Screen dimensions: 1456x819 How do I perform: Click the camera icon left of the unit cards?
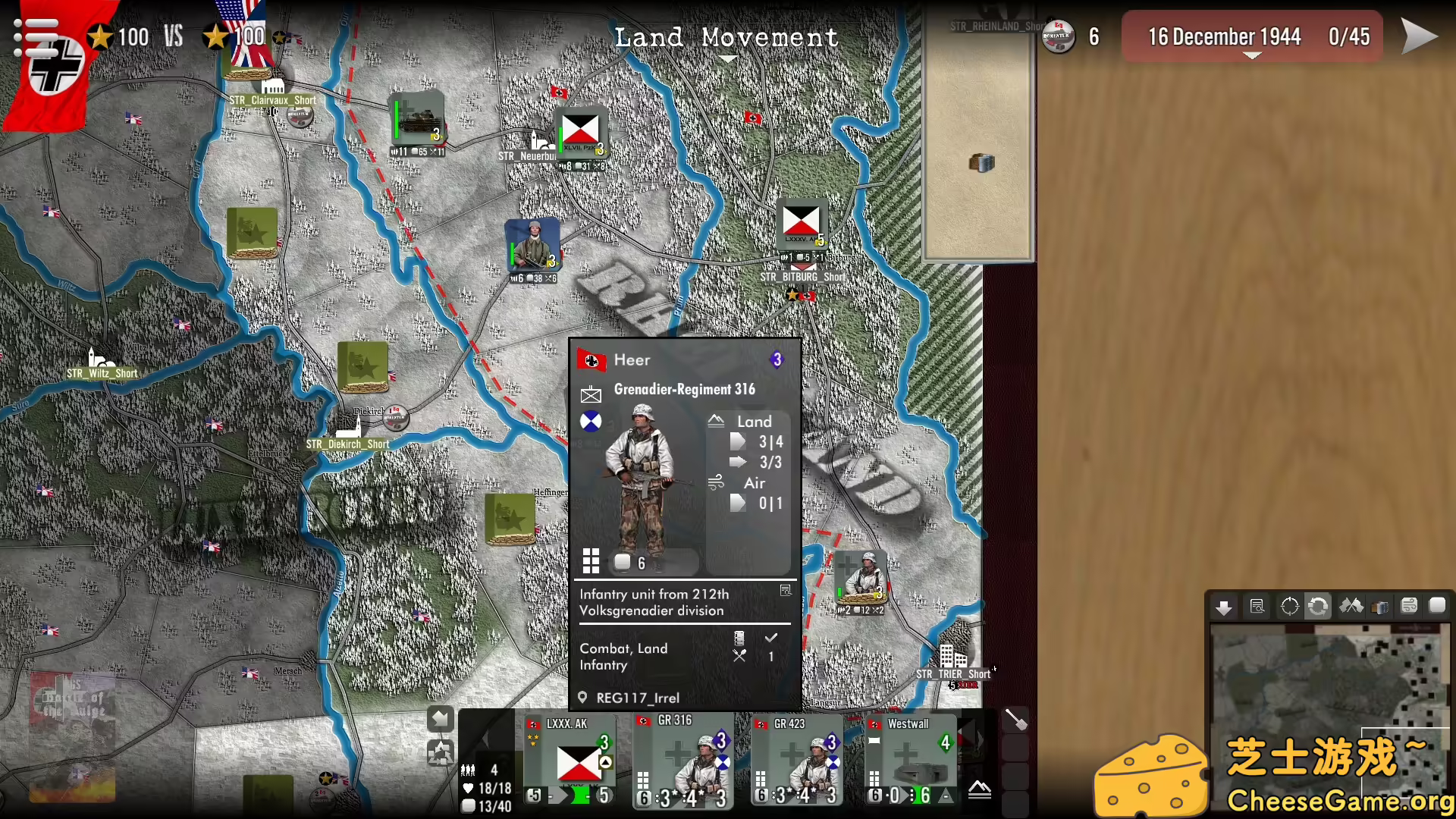click(441, 753)
